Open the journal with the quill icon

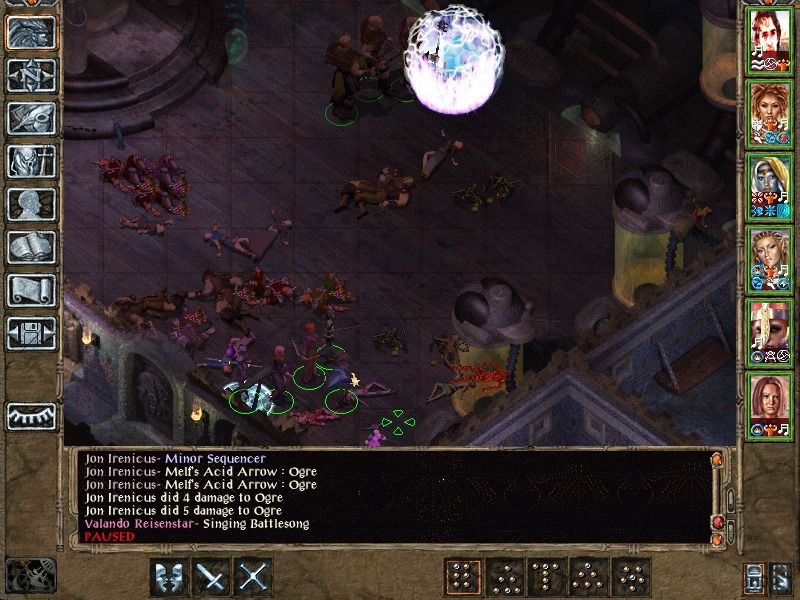coord(30,117)
